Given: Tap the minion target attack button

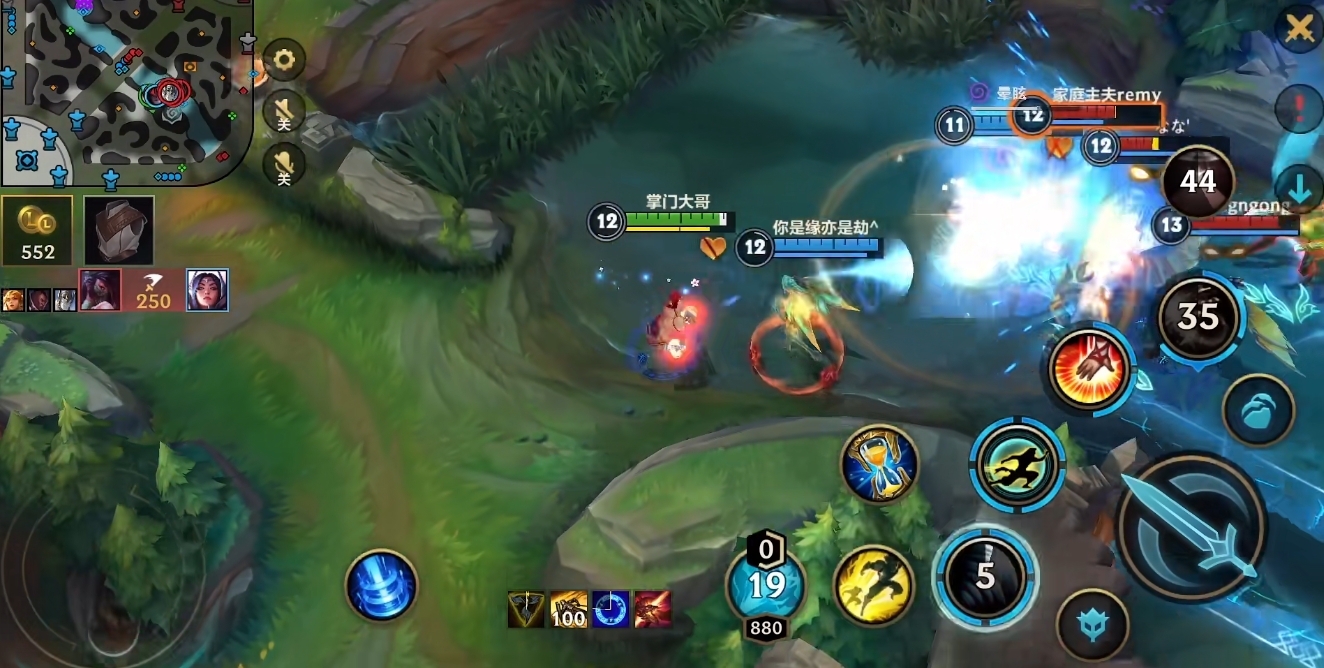Looking at the screenshot, I should [x=1092, y=625].
